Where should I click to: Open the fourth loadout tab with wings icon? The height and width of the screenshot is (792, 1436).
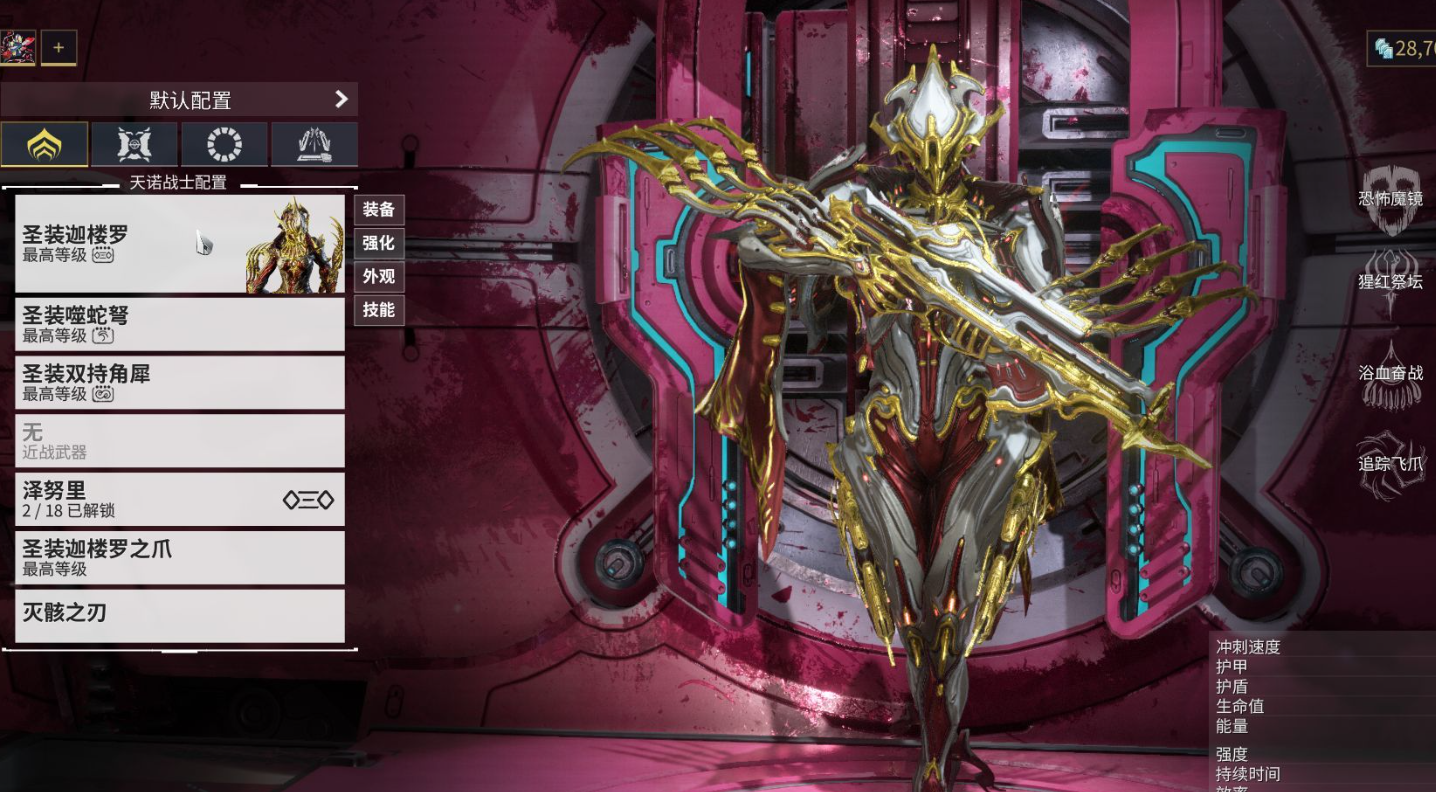314,144
